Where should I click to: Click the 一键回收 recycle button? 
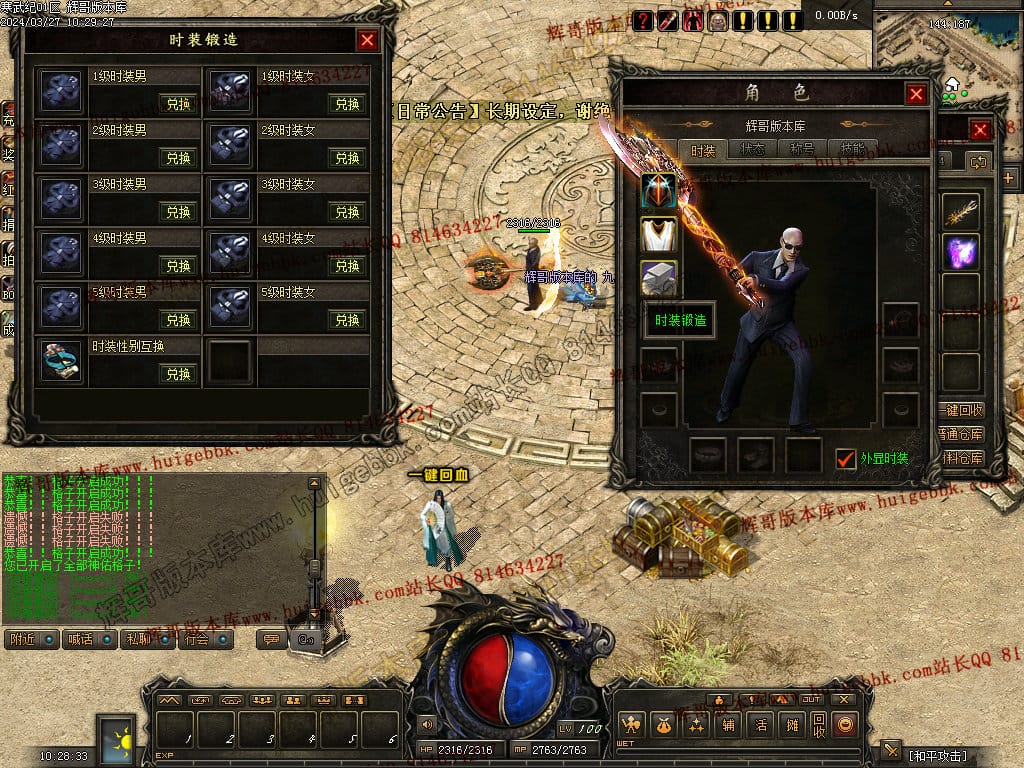(x=963, y=411)
